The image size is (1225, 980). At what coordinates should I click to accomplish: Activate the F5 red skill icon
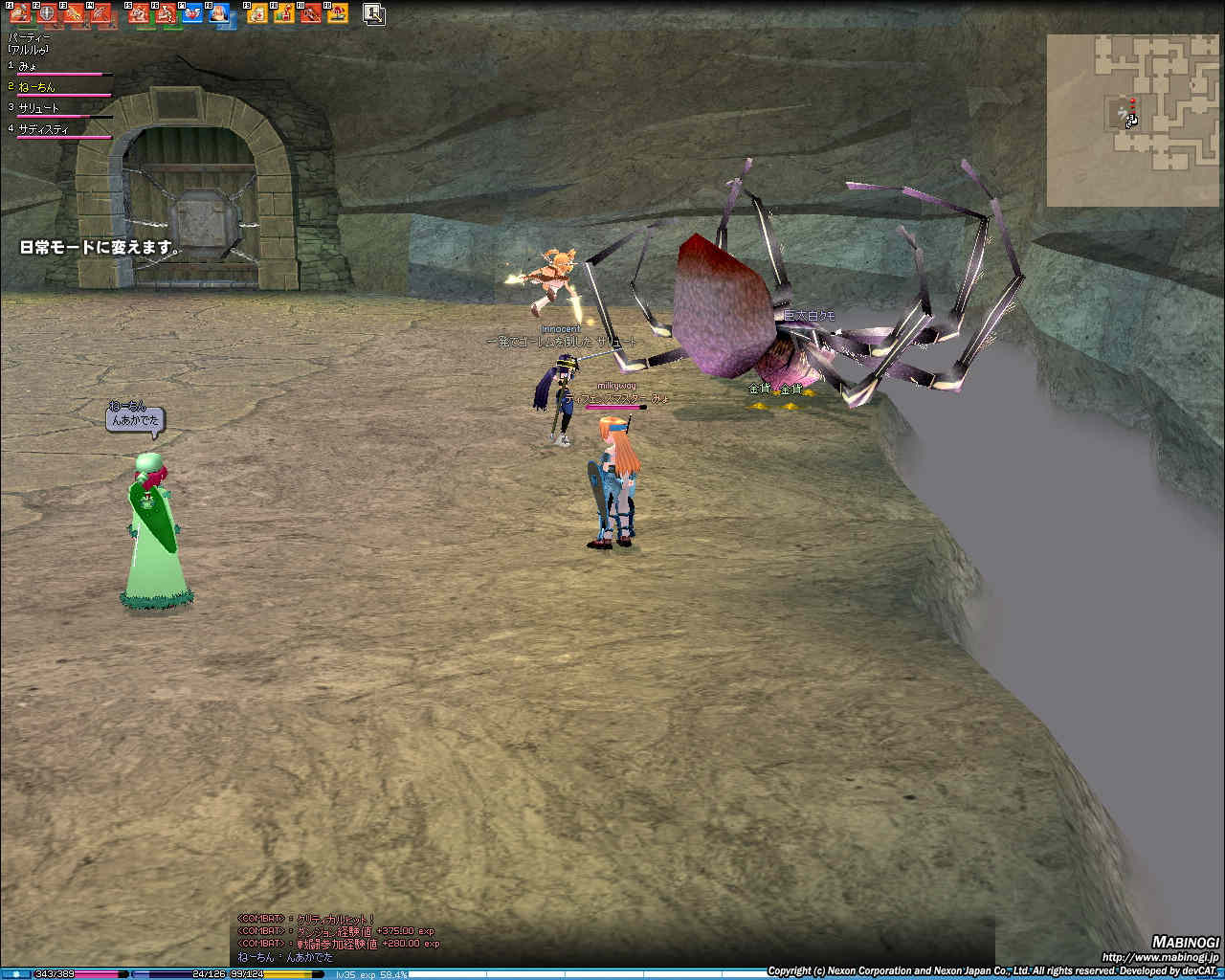(x=139, y=13)
